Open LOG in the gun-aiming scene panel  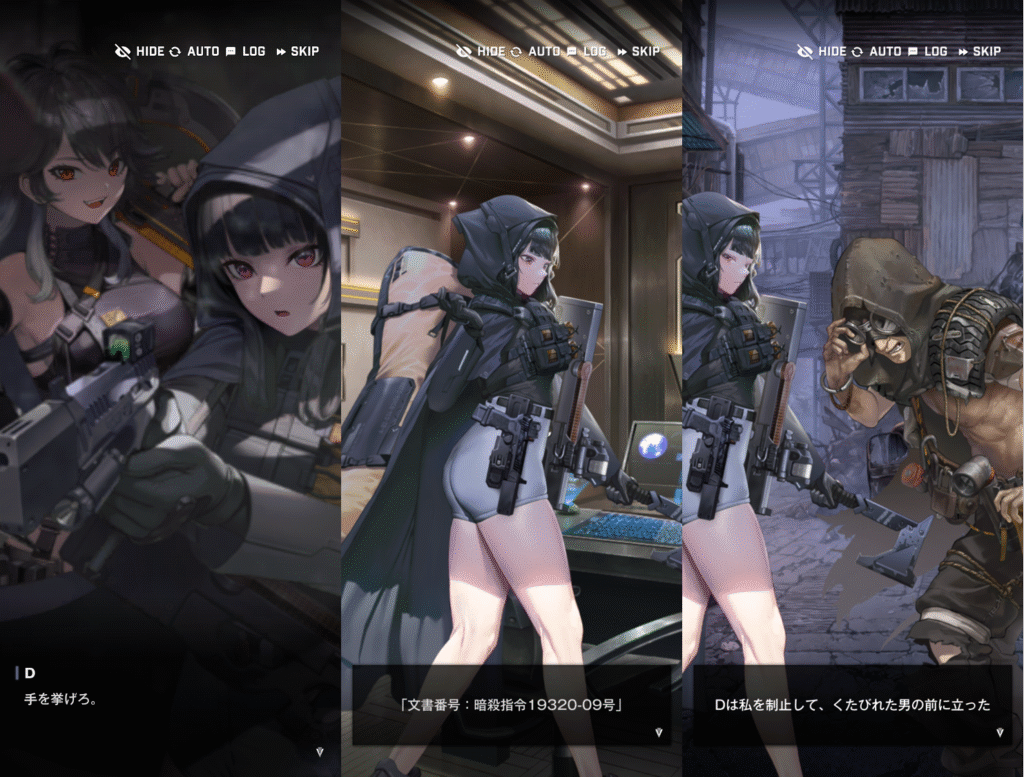pos(245,51)
